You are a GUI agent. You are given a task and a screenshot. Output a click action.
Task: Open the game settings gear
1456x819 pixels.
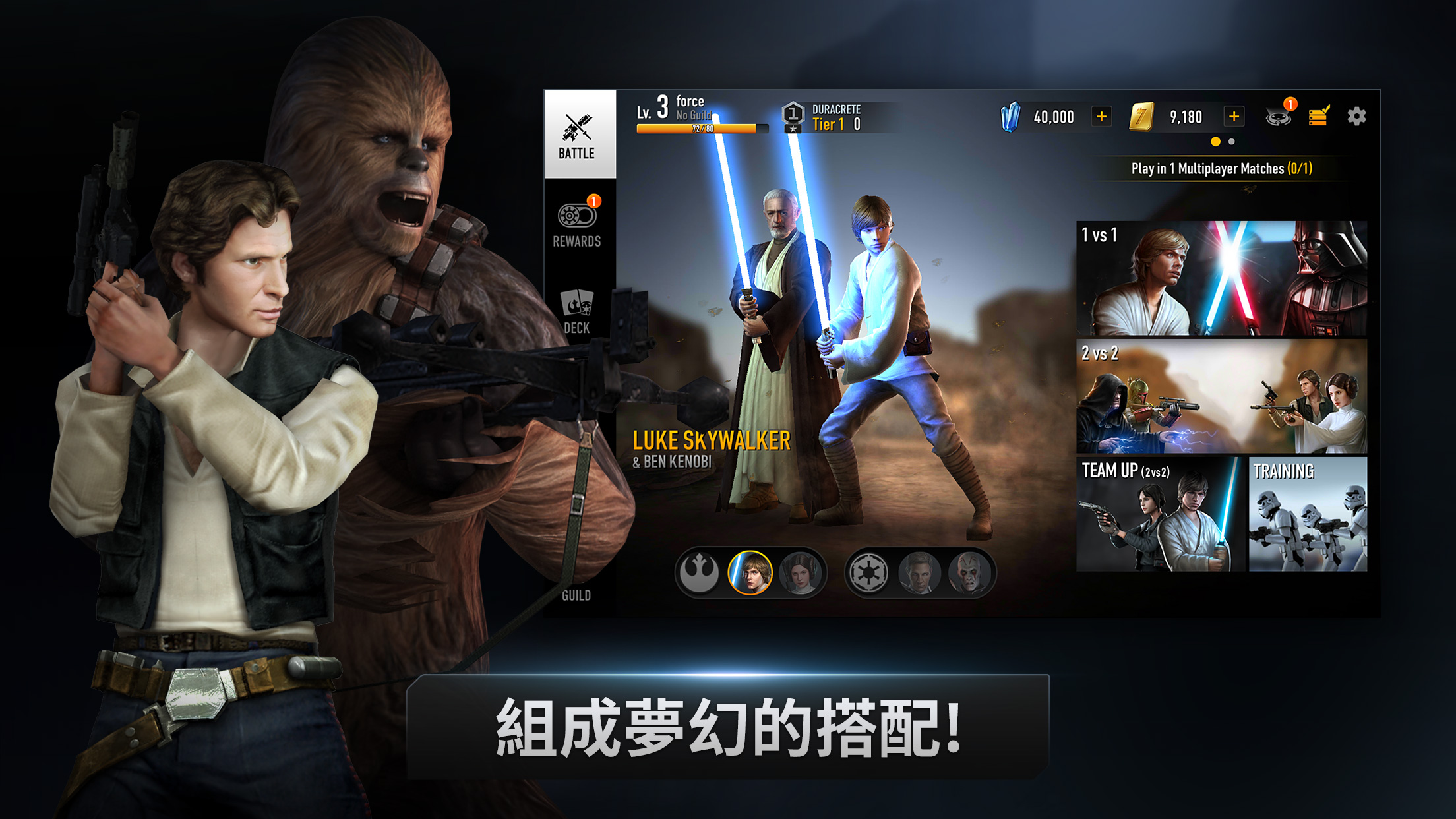coord(1356,116)
